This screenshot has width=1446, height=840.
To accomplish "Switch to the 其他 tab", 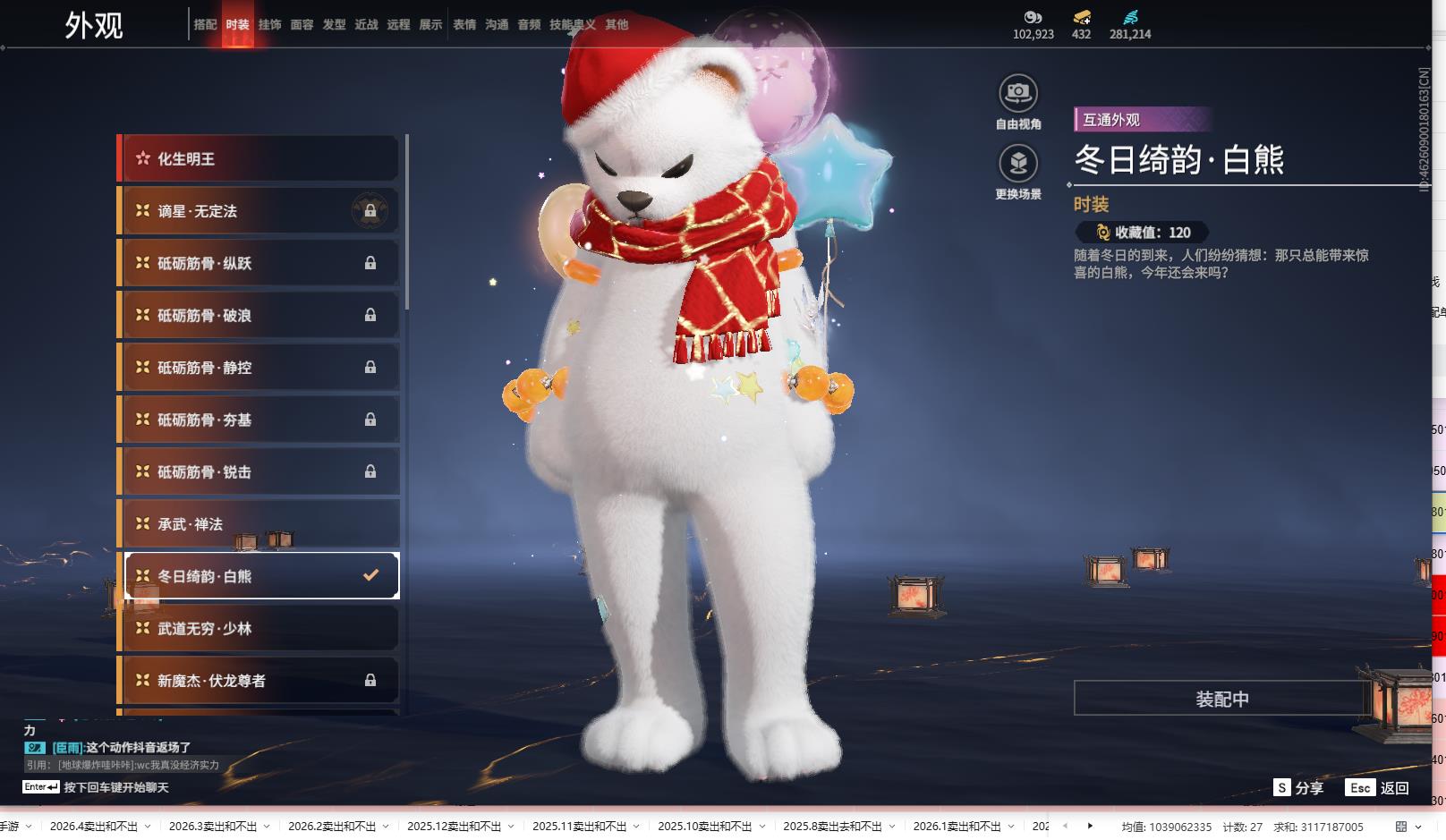I will [617, 25].
